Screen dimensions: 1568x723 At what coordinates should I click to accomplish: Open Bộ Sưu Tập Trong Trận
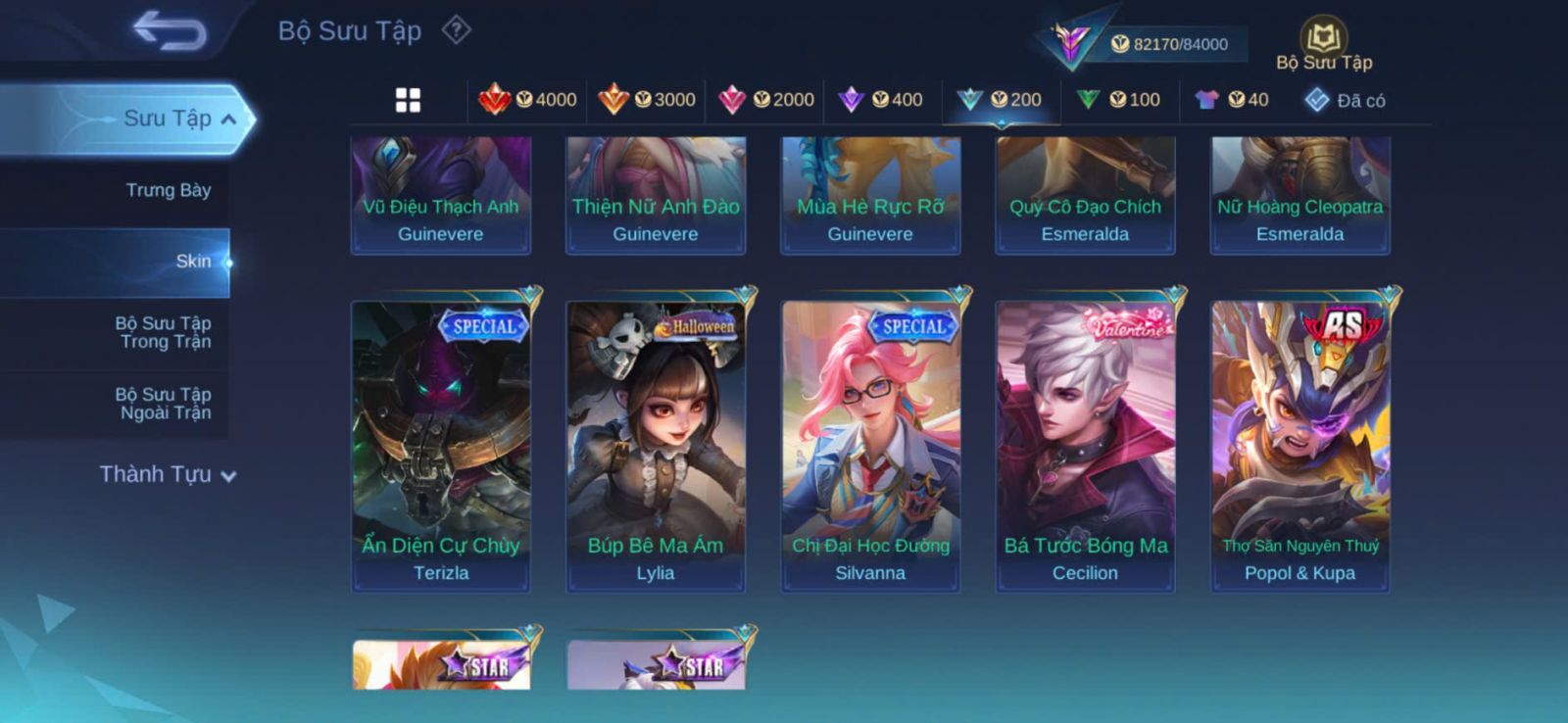click(165, 332)
